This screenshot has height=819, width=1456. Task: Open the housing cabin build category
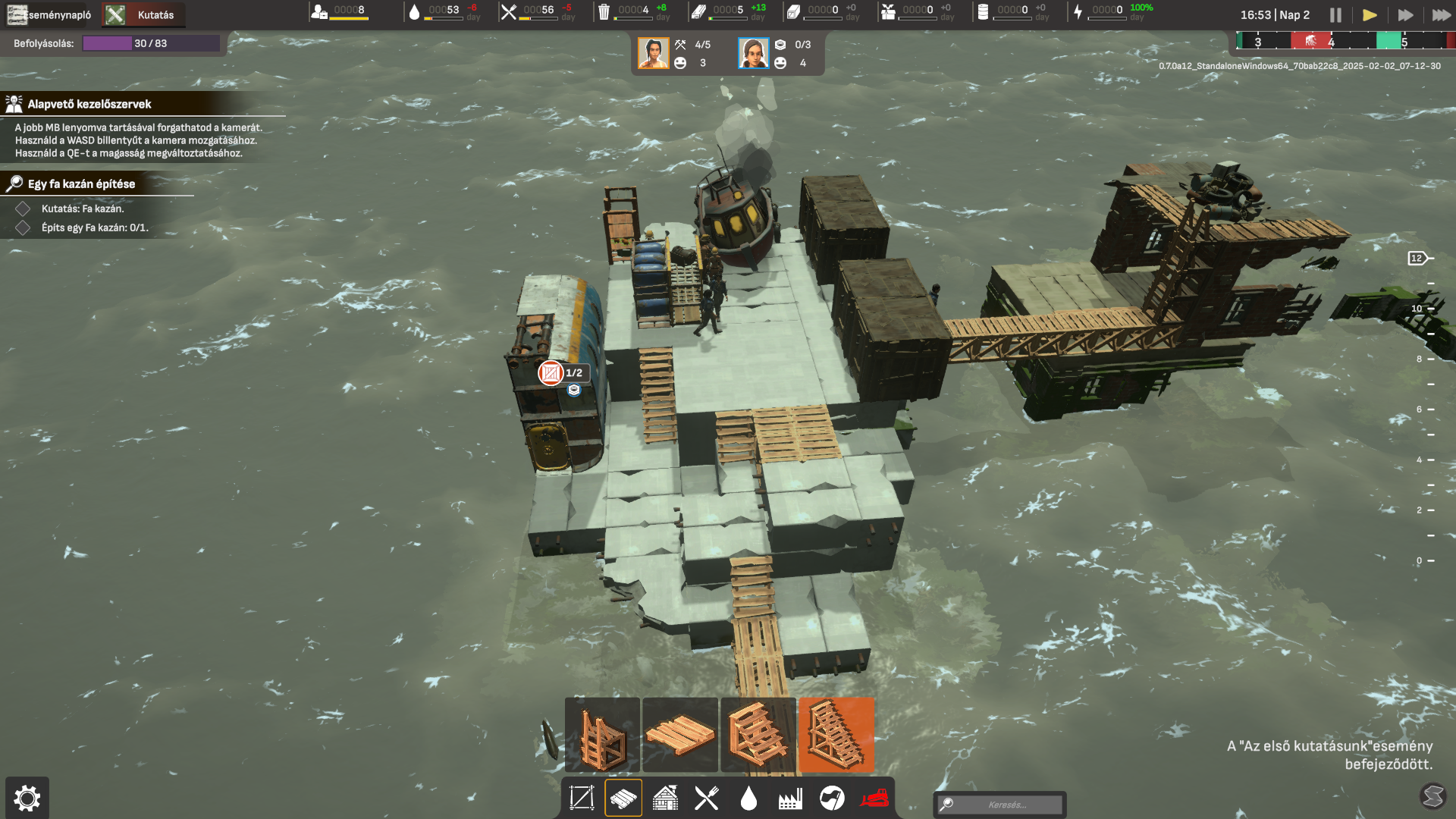tap(665, 798)
